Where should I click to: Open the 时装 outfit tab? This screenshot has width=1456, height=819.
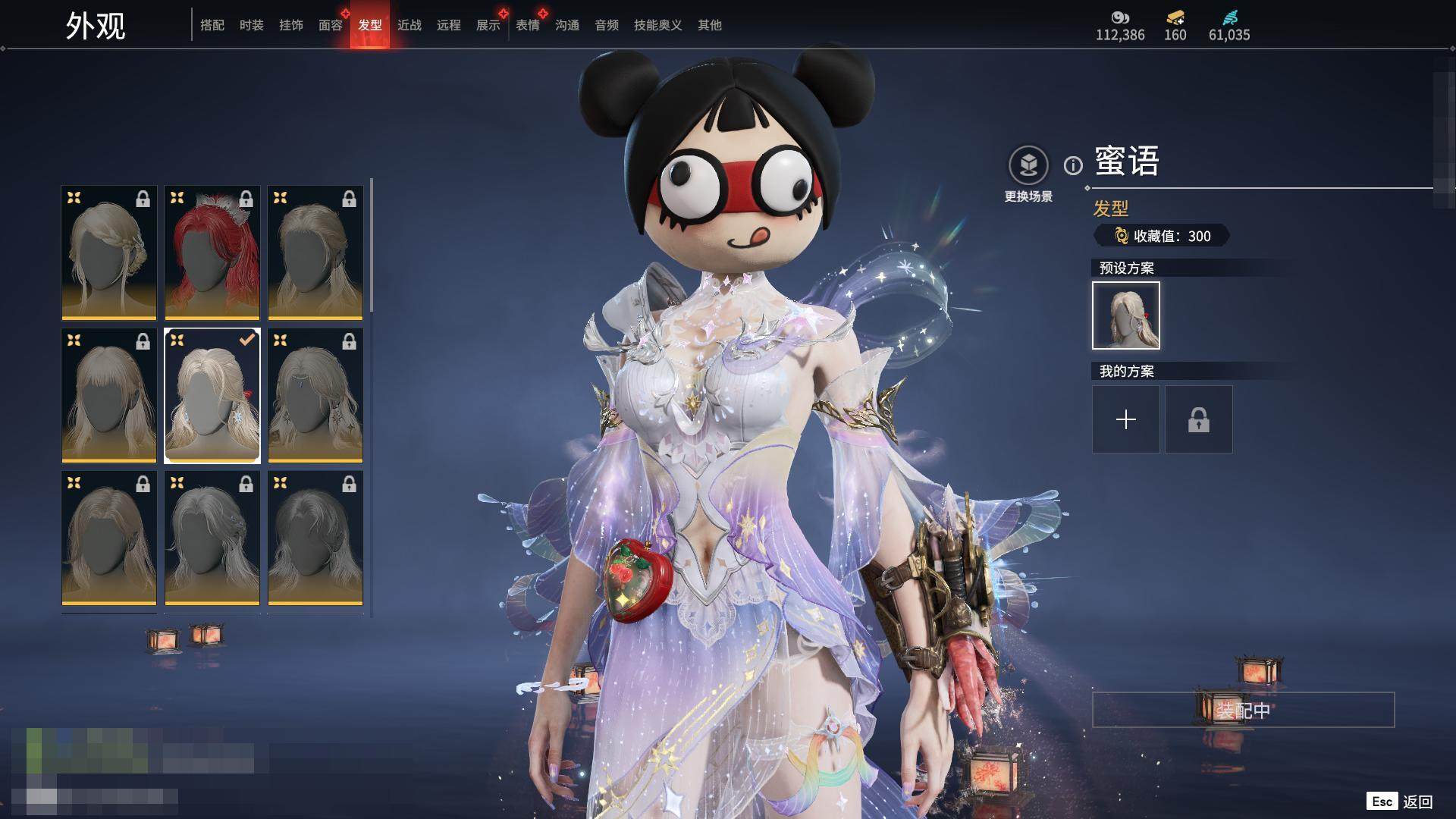252,26
